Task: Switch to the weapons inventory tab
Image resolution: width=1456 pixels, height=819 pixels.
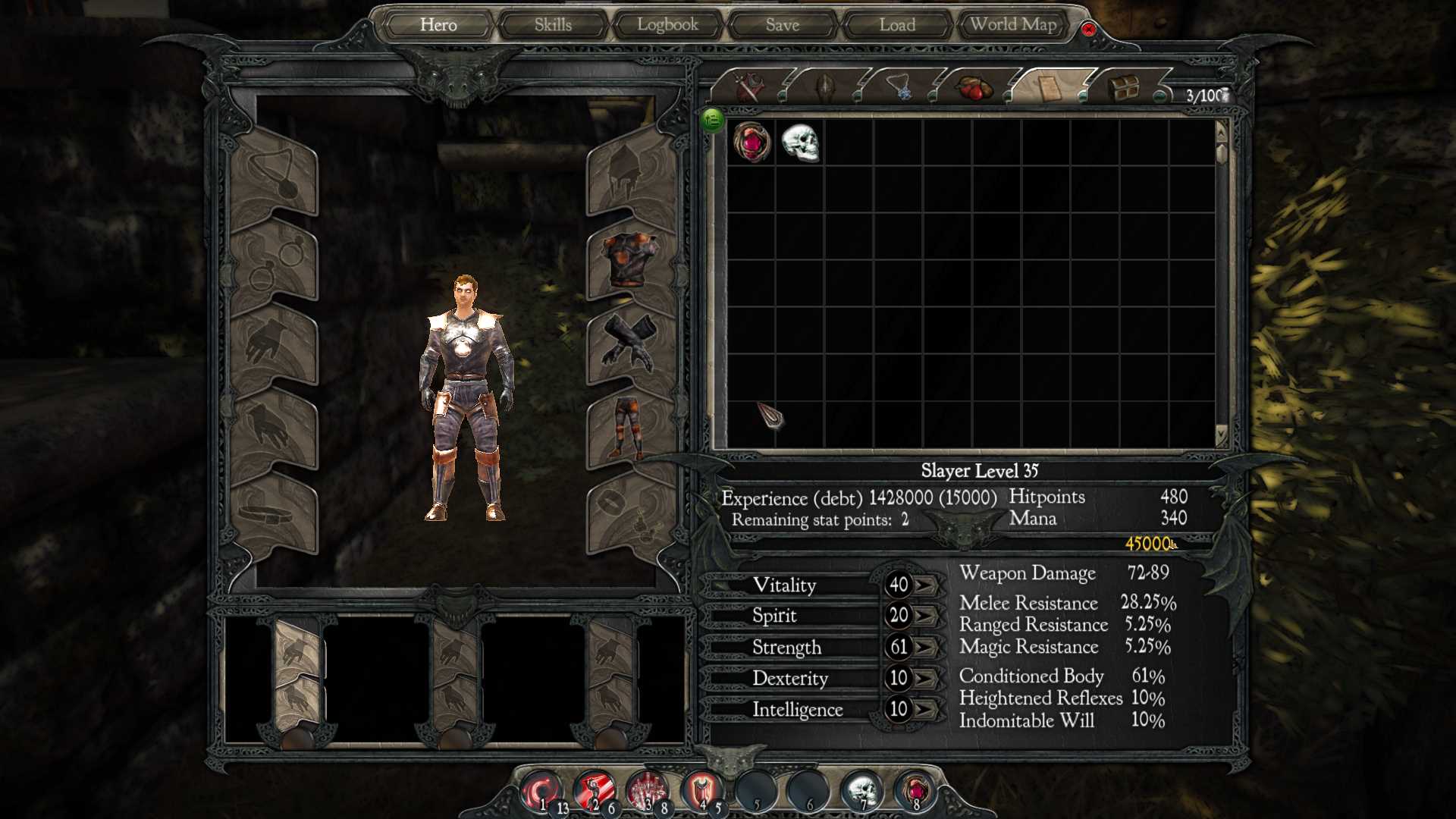Action: [749, 88]
